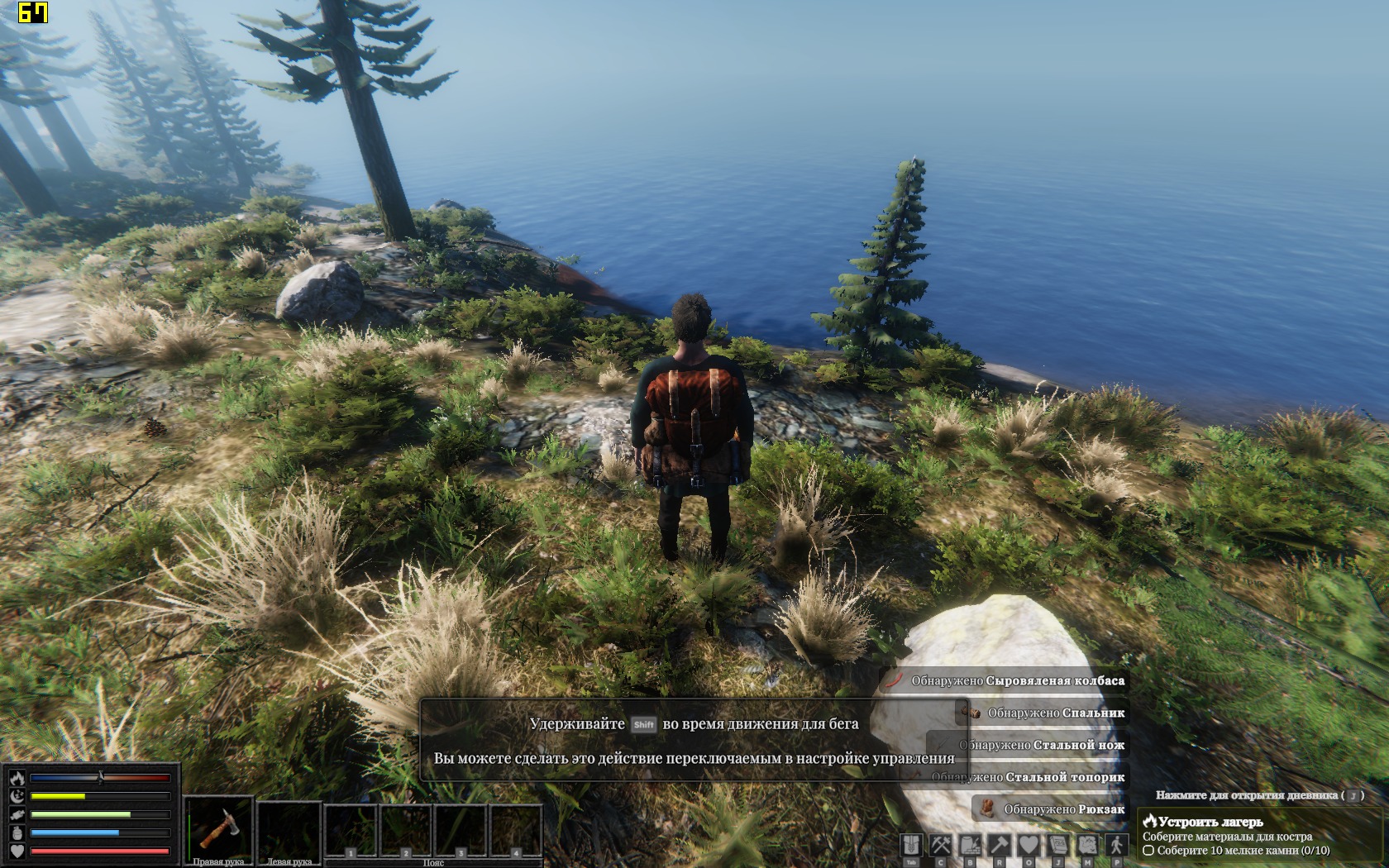Open the backpack inventory icon
This screenshot has width=1389, height=868.
tap(911, 845)
